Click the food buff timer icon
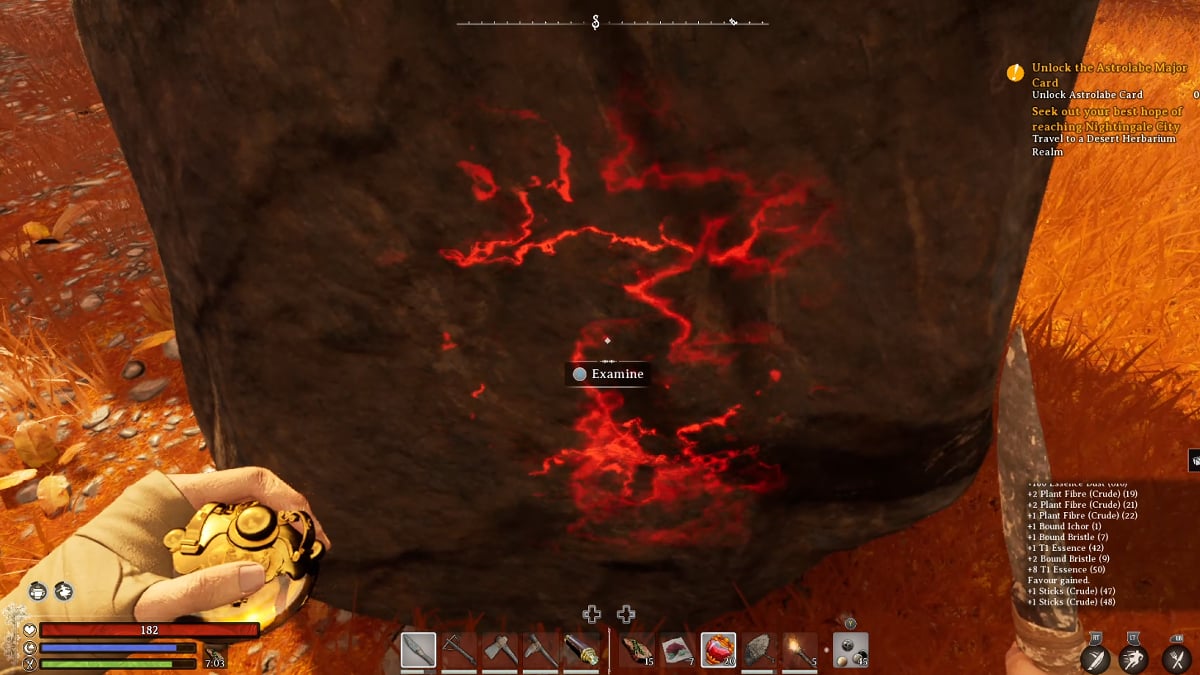This screenshot has height=675, width=1200. pos(214,657)
